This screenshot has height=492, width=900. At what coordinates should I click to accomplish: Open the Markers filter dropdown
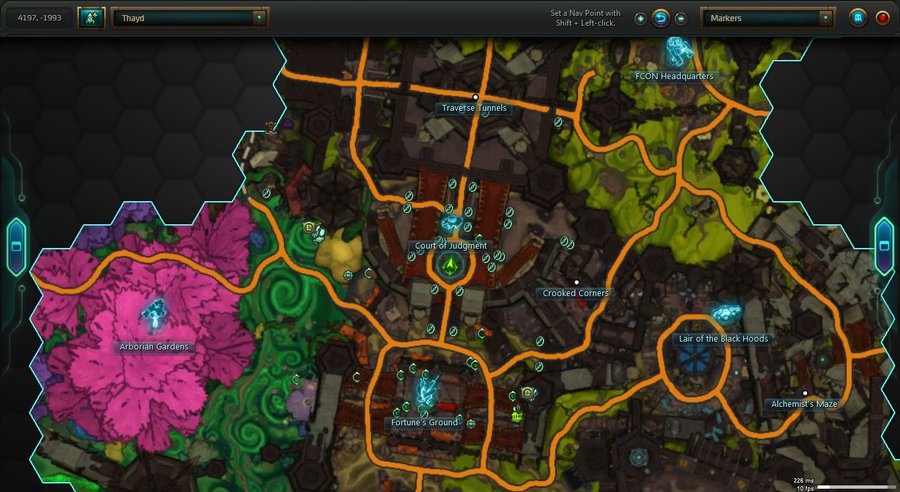(x=767, y=18)
